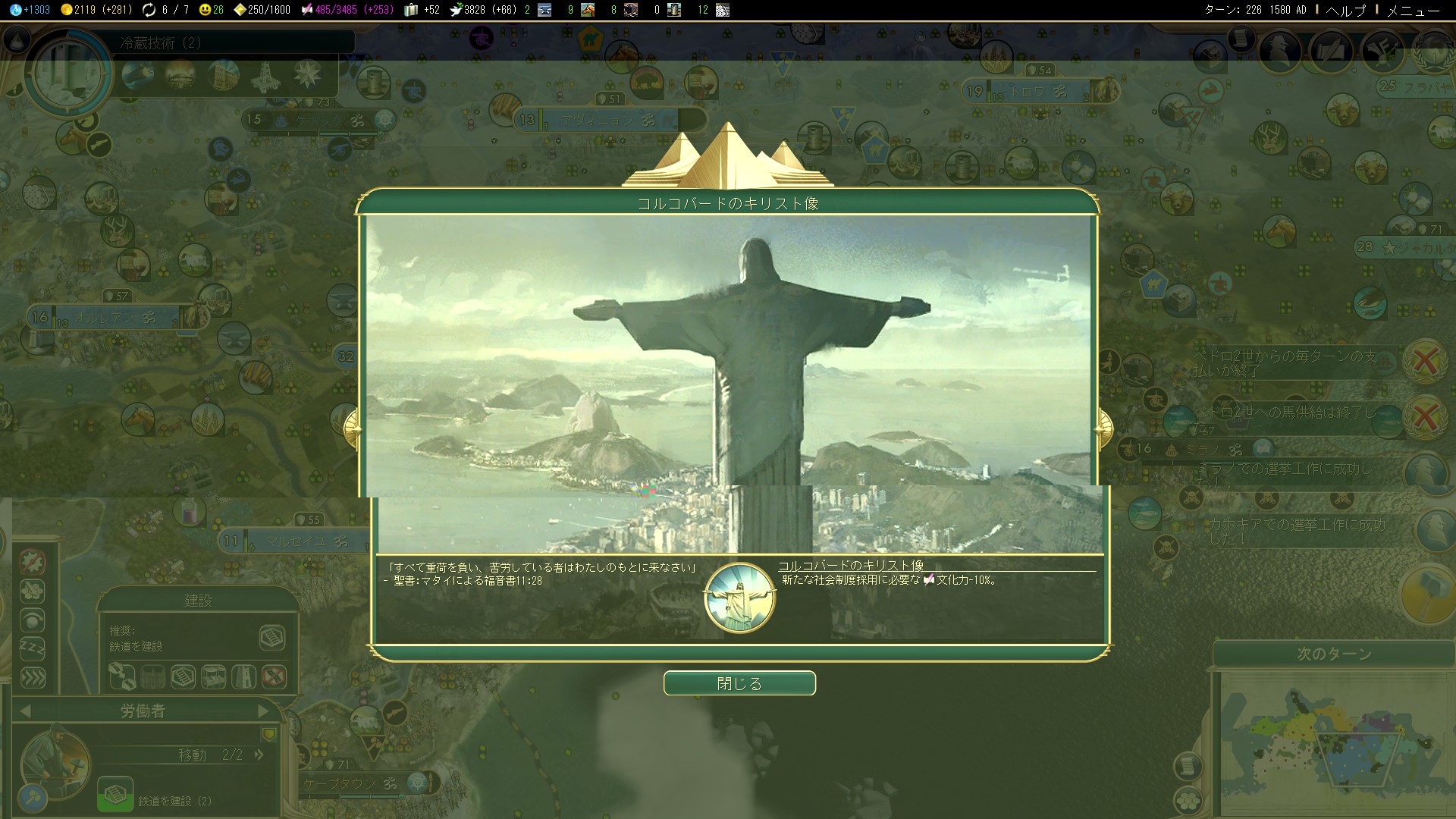This screenshot has width=1456, height=819.
Task: Expand the 移動 2/2 chevron
Action: point(259,755)
